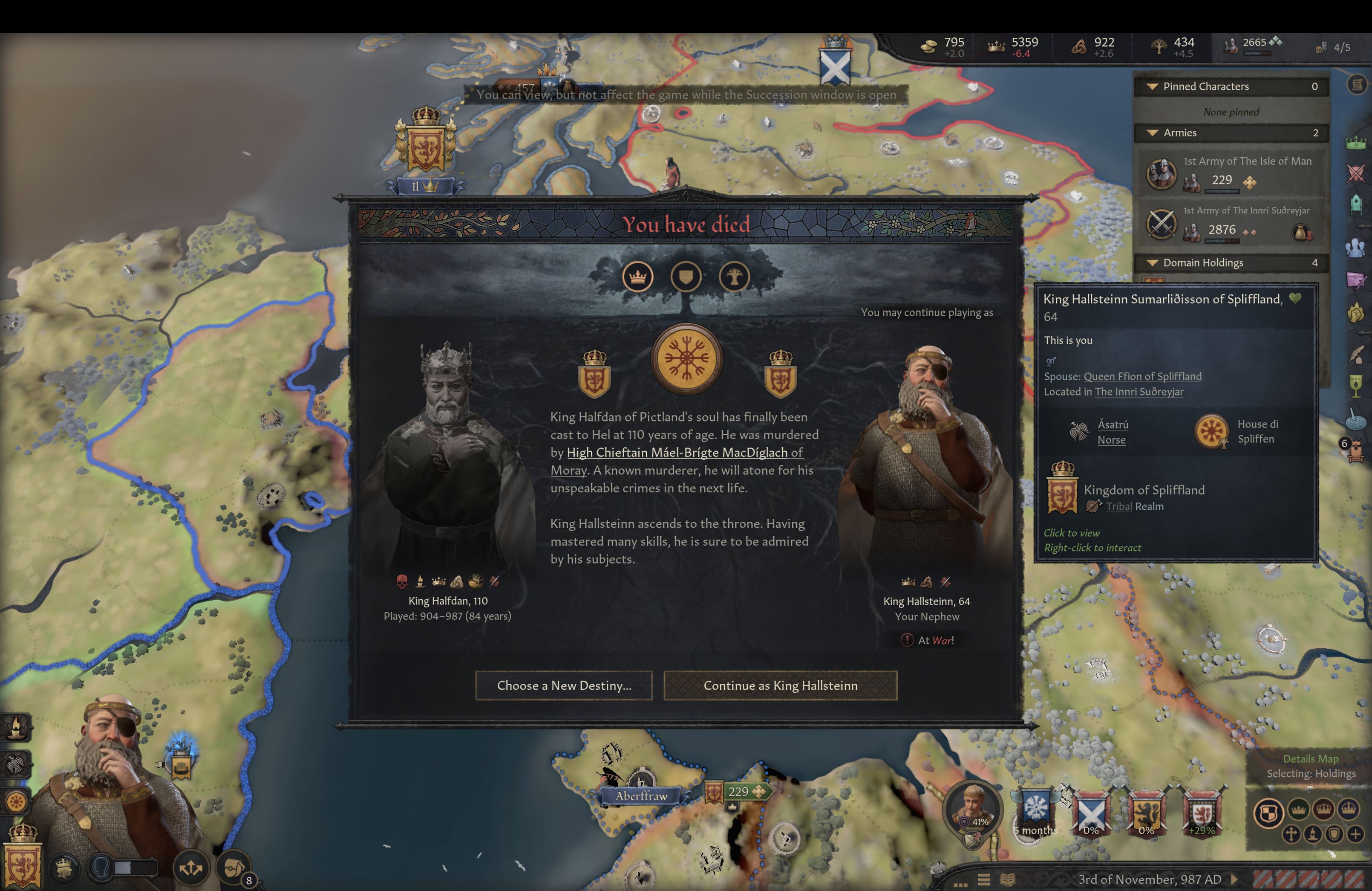Choose a New Destiny

(x=564, y=685)
